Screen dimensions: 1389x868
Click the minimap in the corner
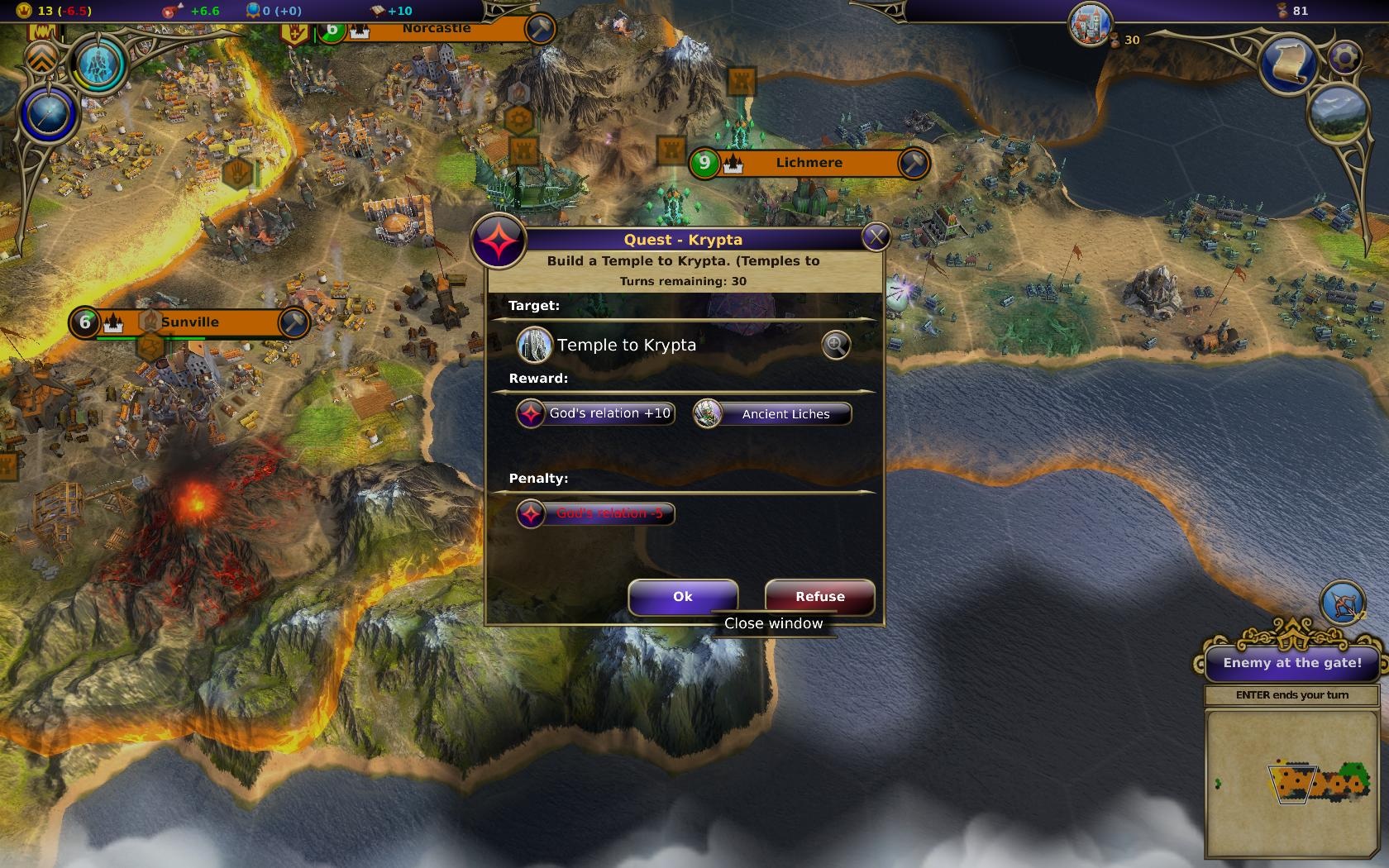(1294, 784)
